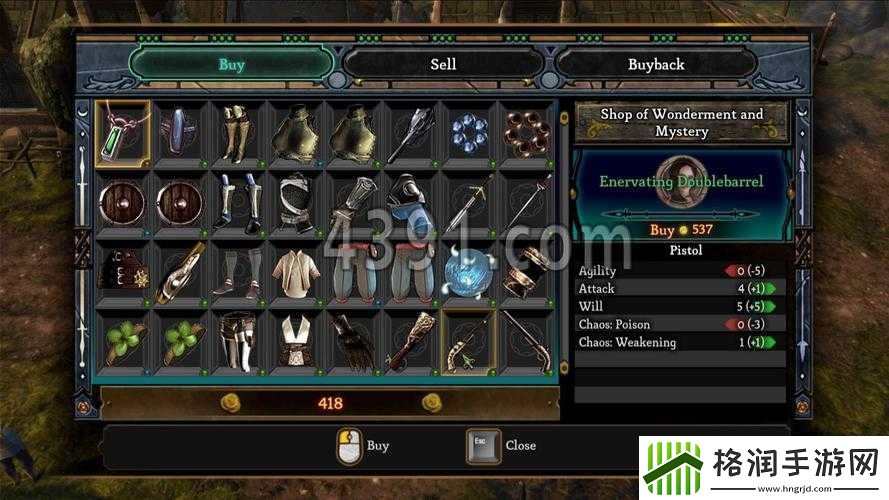Image resolution: width=889 pixels, height=500 pixels.
Task: Select the cream short-sleeved shirt
Action: pos(295,271)
